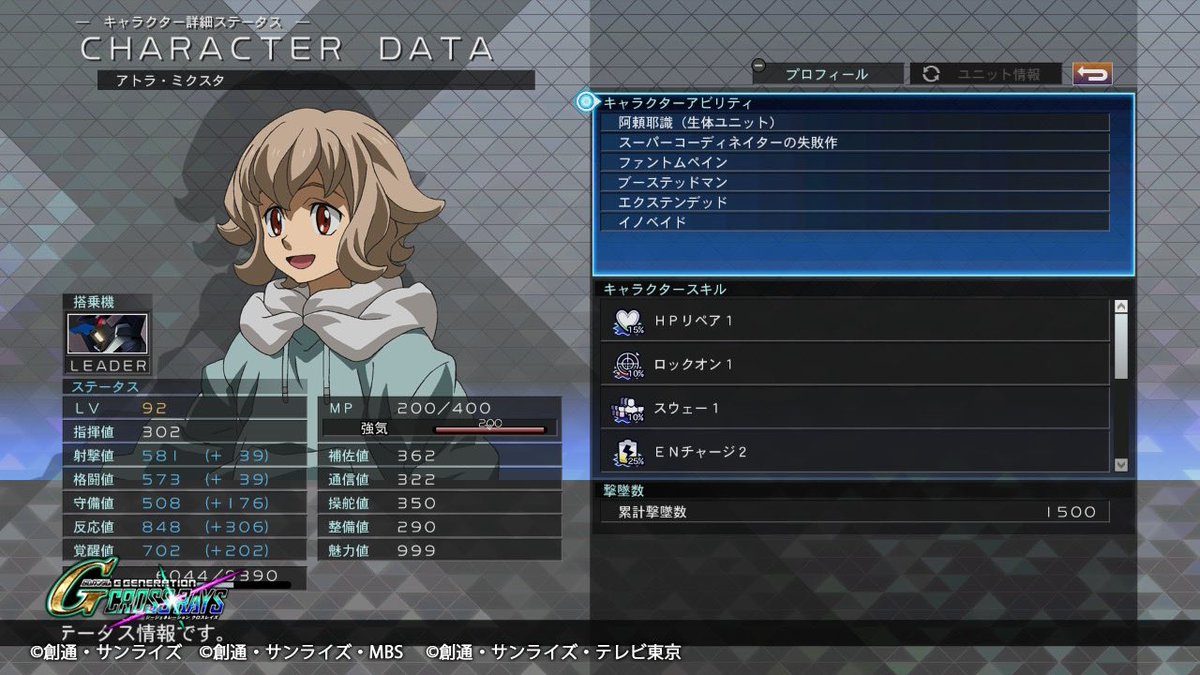The width and height of the screenshot is (1200, 675).
Task: Choose the HPリペア1 skill
Action: (855, 320)
